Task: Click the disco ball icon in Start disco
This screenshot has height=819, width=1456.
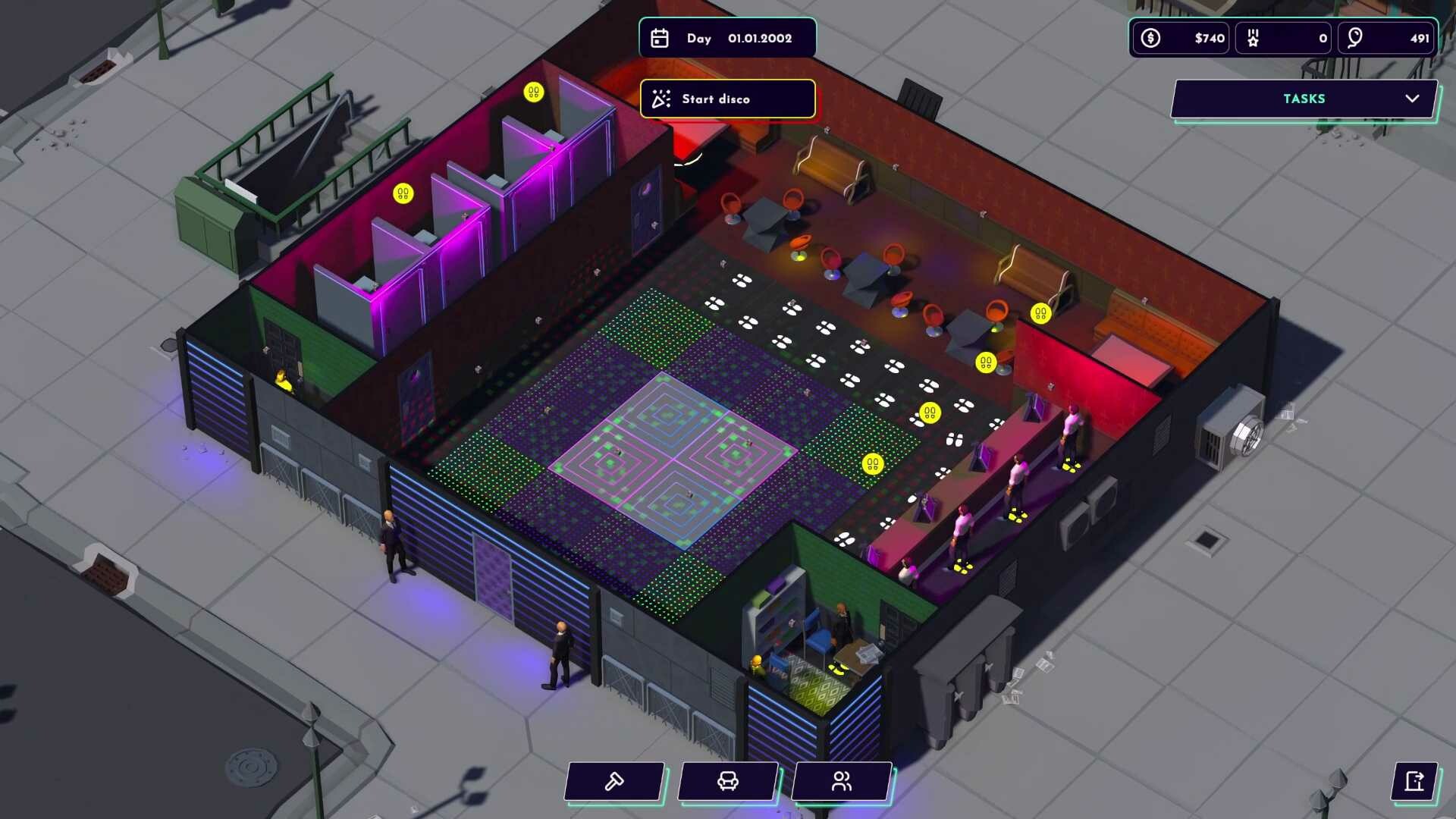Action: pyautogui.click(x=659, y=99)
